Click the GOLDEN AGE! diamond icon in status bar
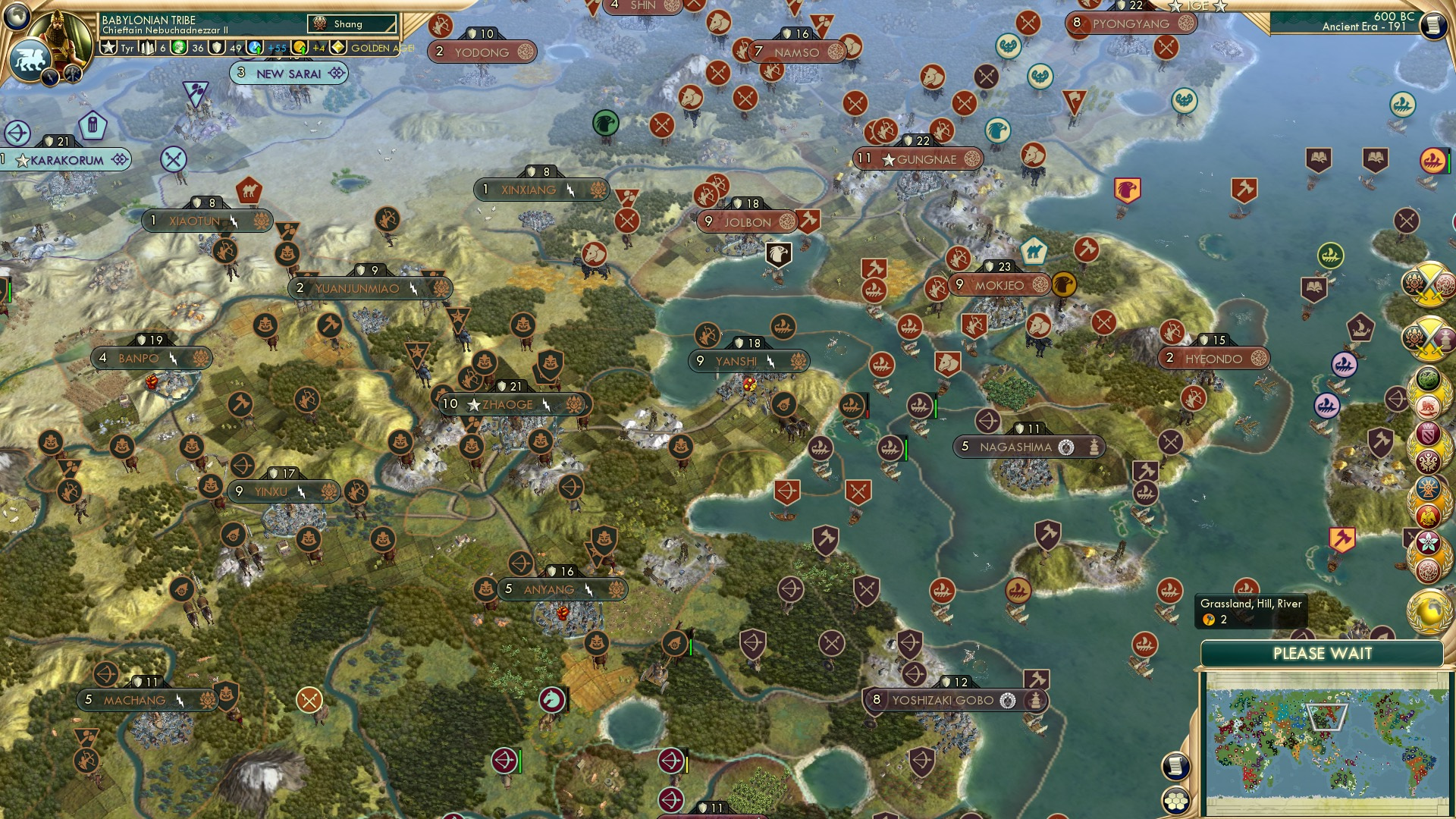 pyautogui.click(x=338, y=48)
